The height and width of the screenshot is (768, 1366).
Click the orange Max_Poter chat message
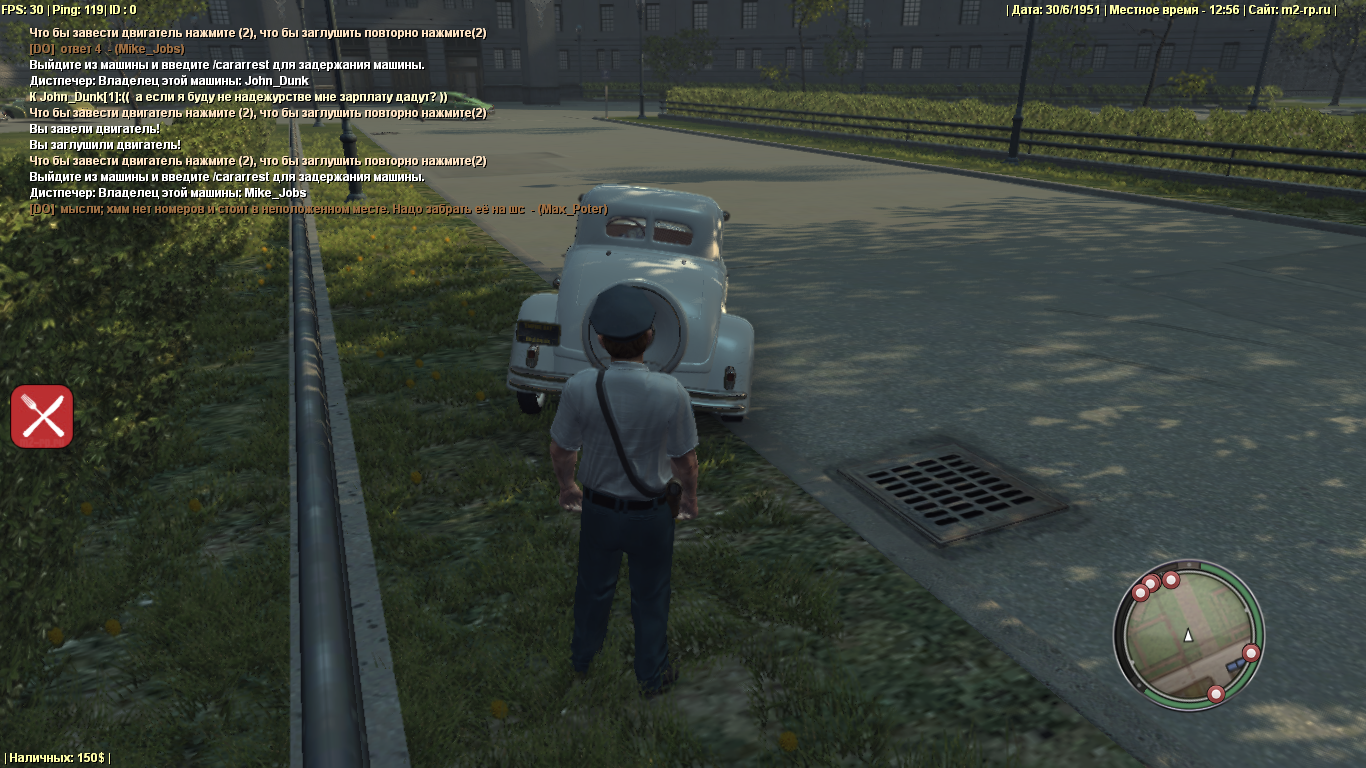318,209
